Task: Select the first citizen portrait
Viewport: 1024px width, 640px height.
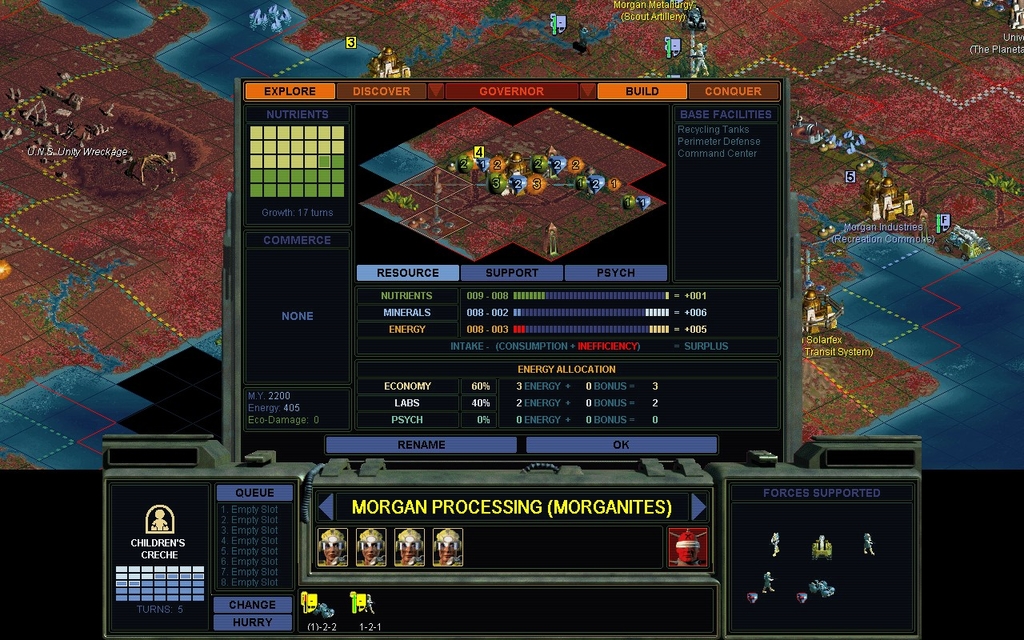Action: click(x=333, y=547)
